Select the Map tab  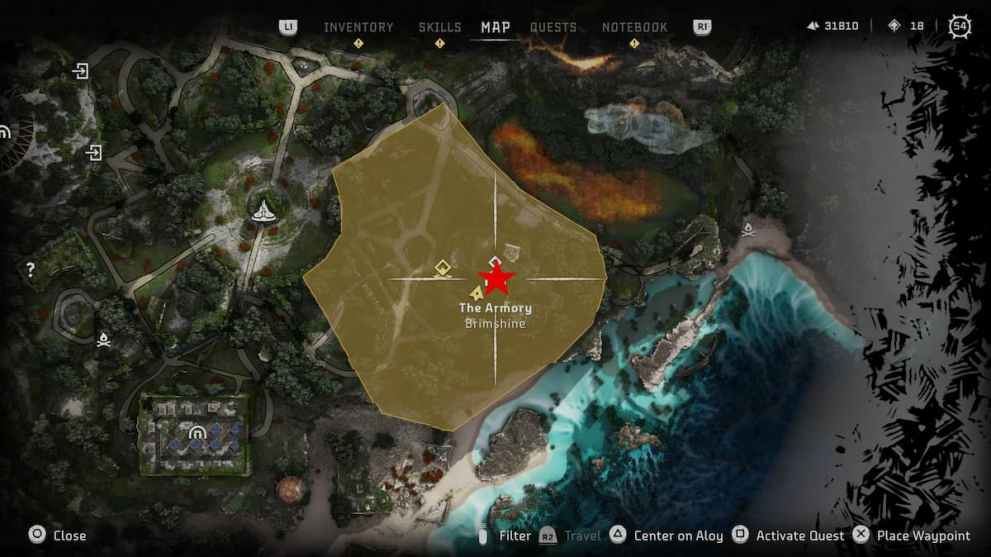click(x=495, y=27)
